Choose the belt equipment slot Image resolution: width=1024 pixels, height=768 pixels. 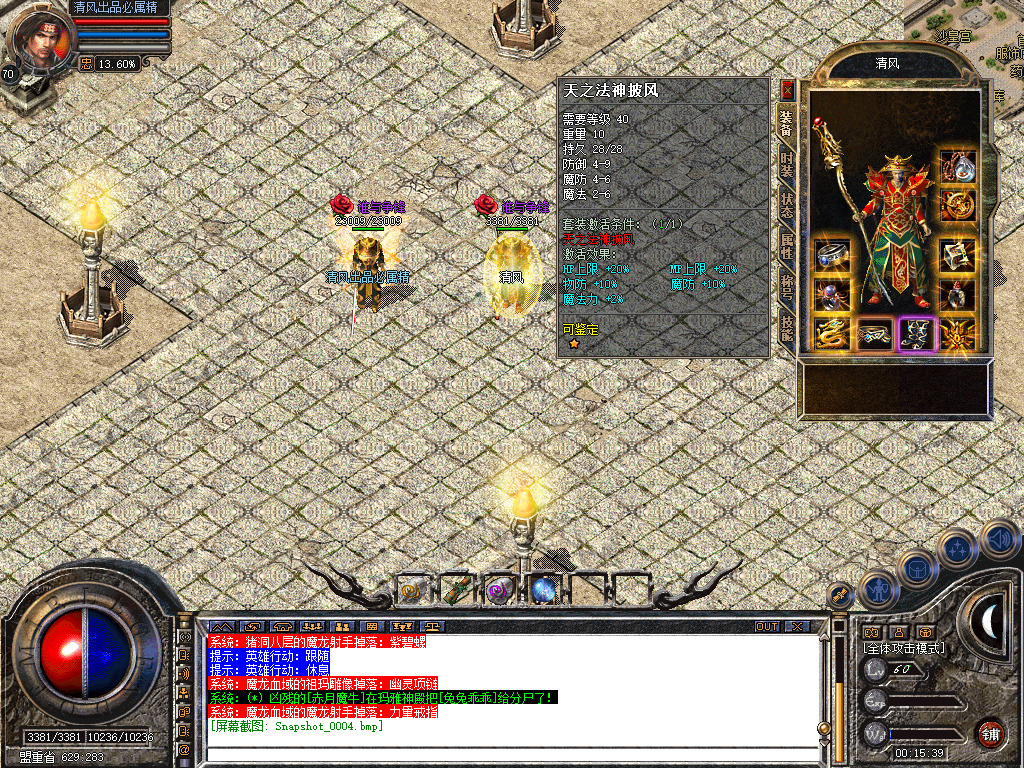coord(875,334)
